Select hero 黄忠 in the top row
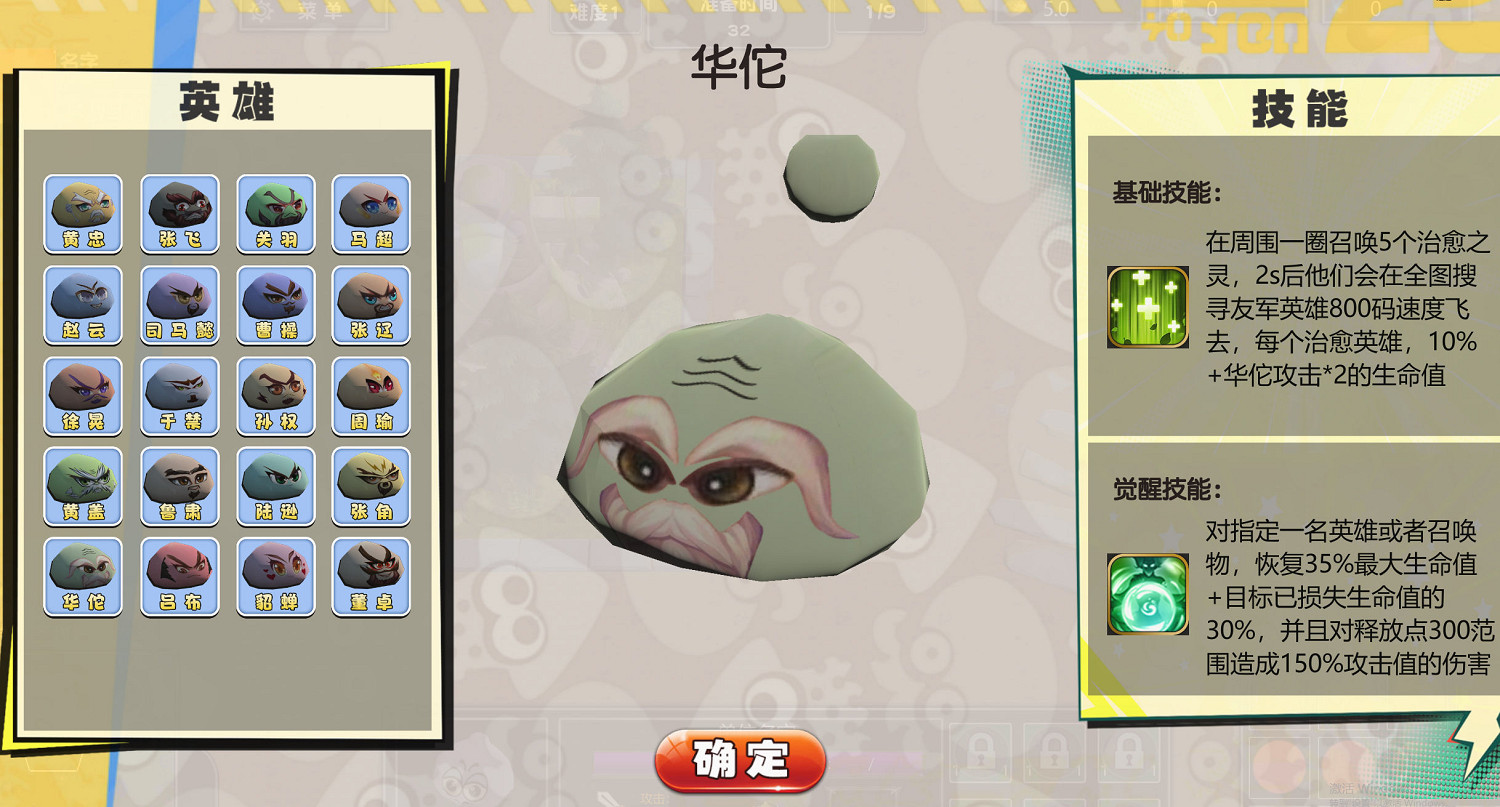Screen dimensions: 1500x807 click(83, 212)
